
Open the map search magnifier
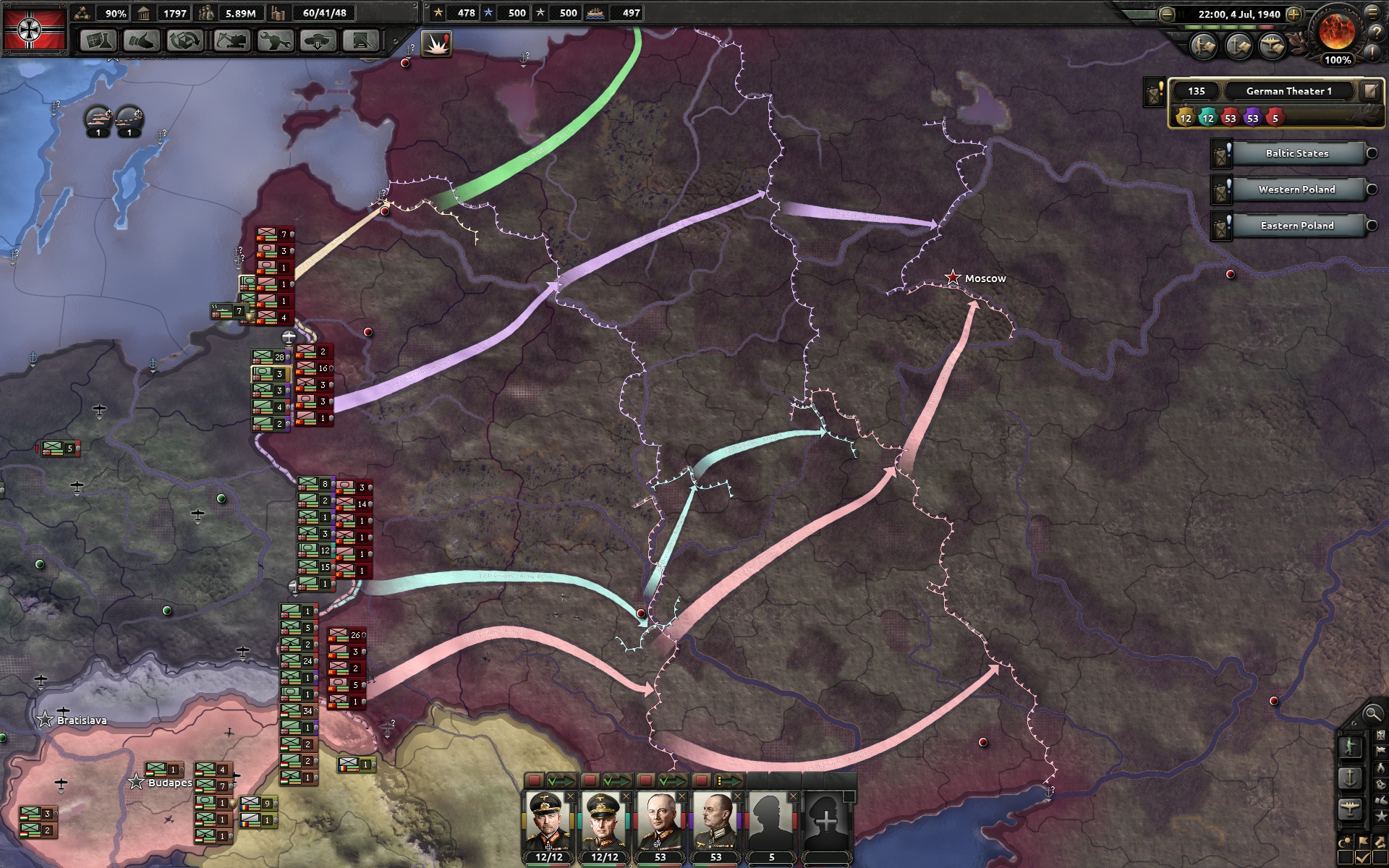[1372, 715]
